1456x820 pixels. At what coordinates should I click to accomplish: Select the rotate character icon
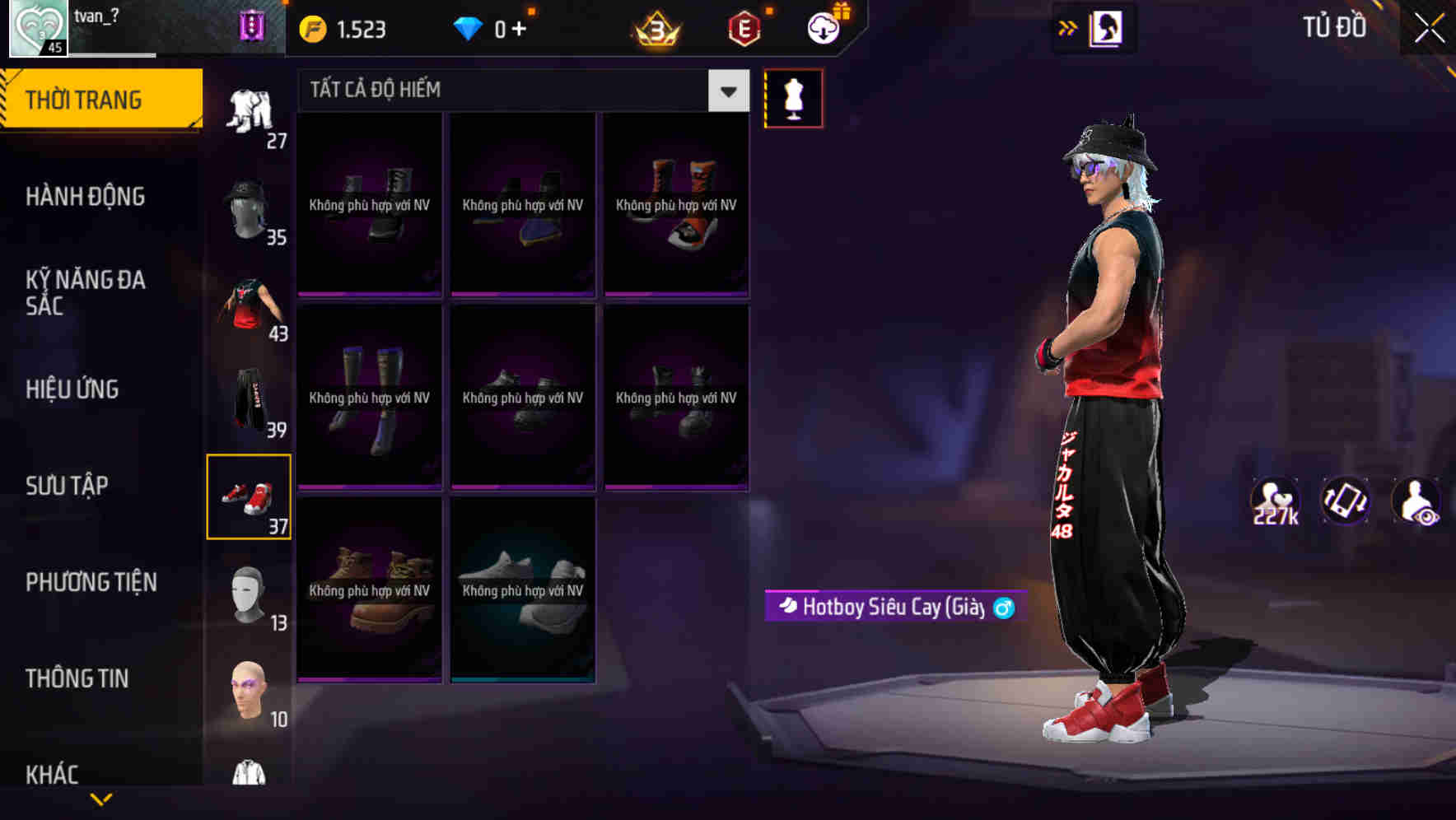(x=1344, y=501)
